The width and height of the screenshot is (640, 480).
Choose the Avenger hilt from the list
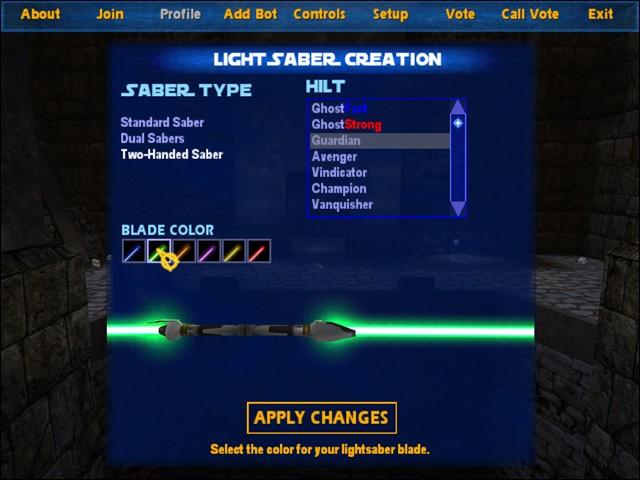[x=334, y=157]
